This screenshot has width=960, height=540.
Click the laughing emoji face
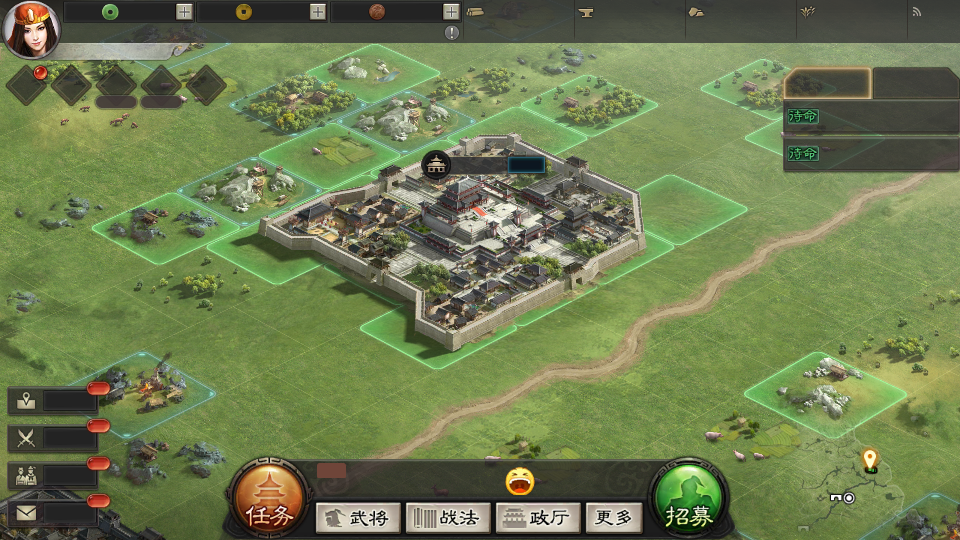pyautogui.click(x=520, y=482)
